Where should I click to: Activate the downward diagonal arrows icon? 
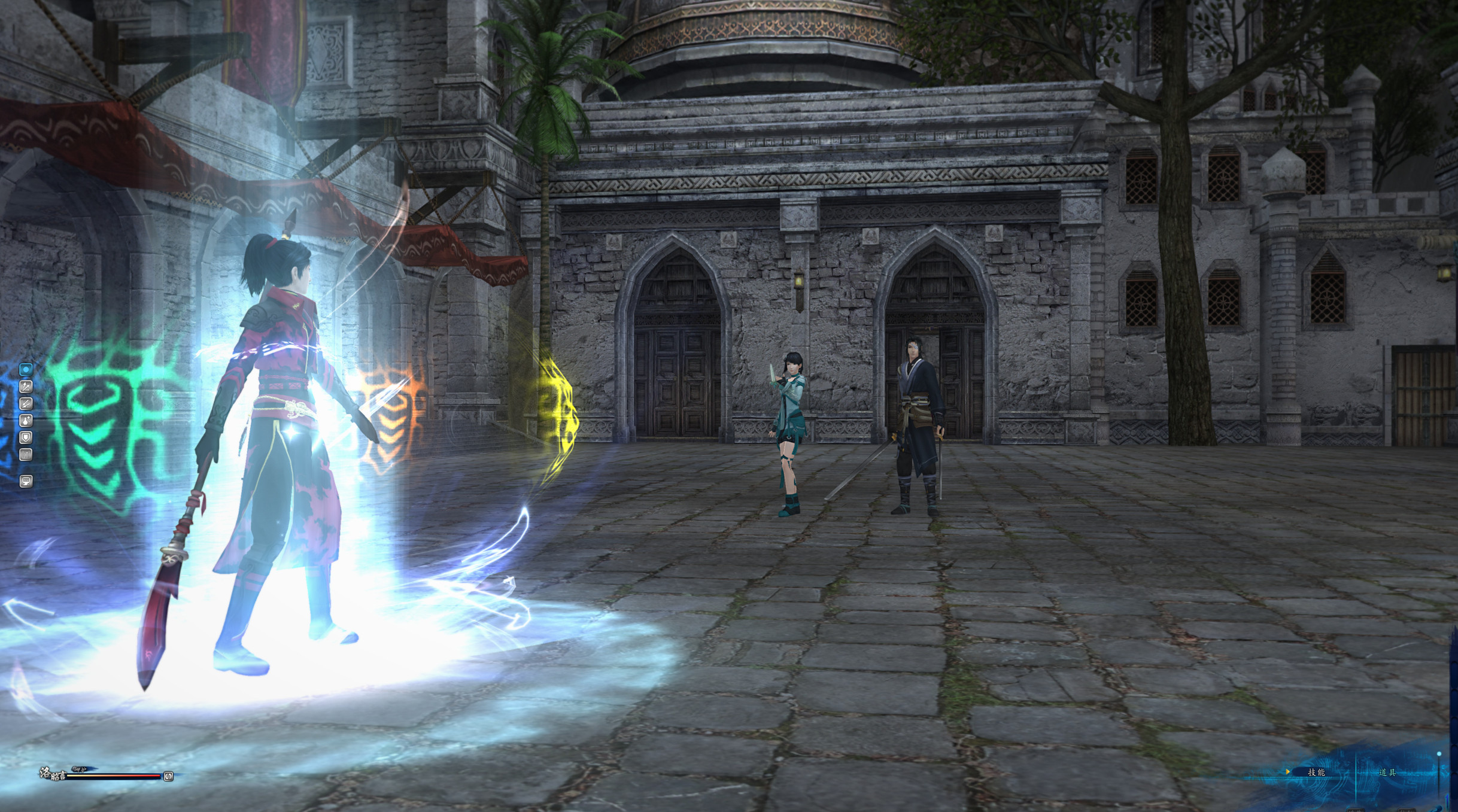(x=26, y=404)
